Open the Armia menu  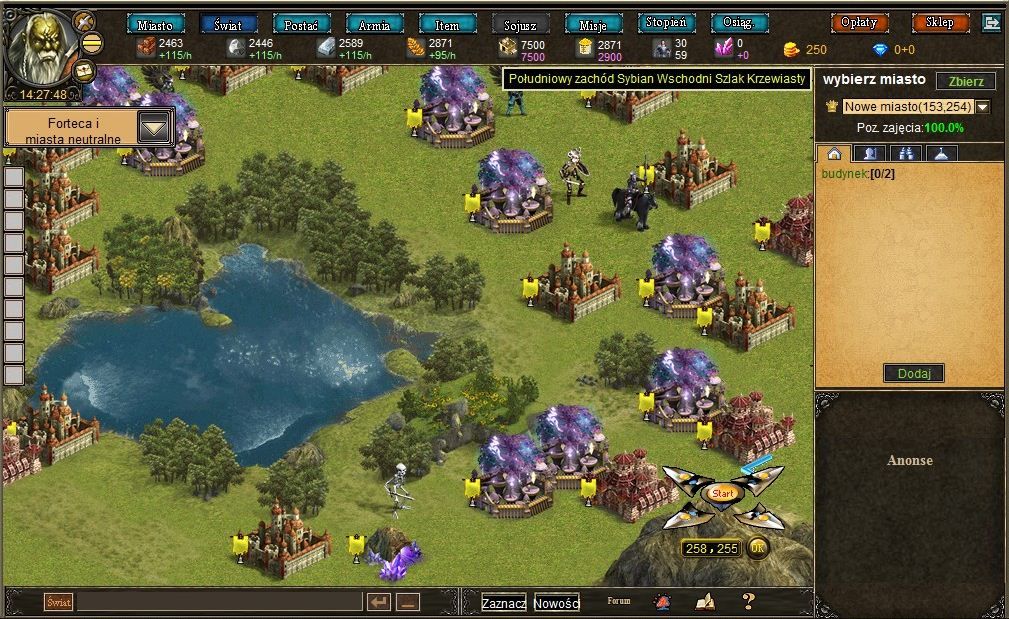pyautogui.click(x=374, y=24)
